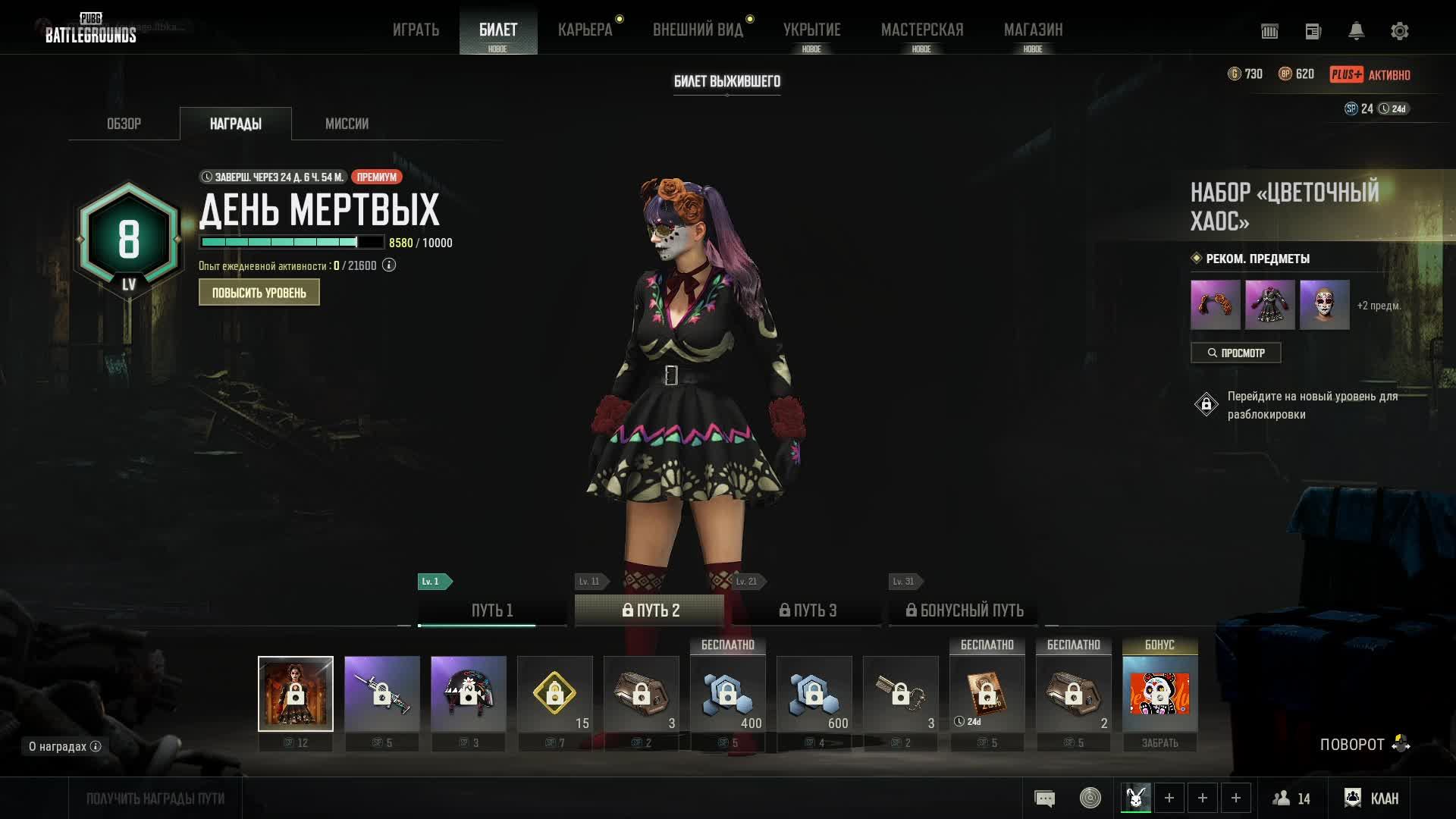Open the КЛАН panel

point(1372,798)
